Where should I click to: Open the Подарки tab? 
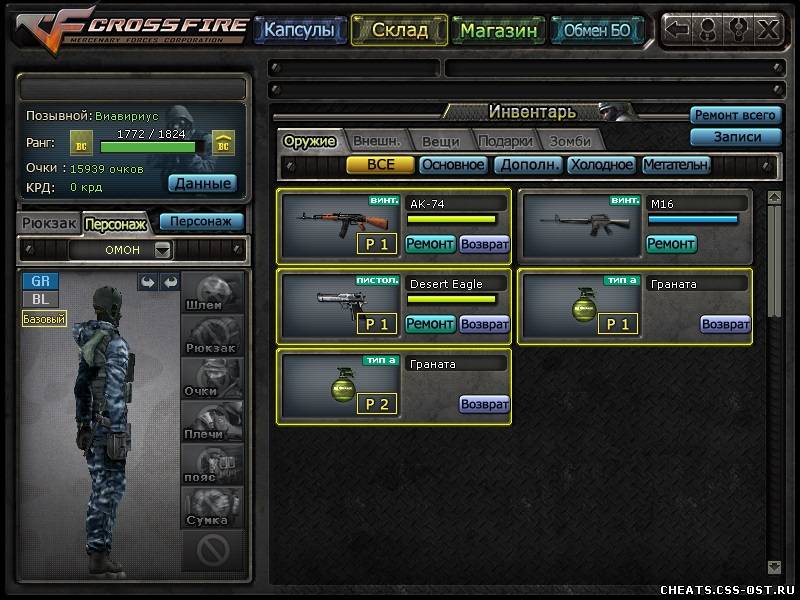click(x=505, y=141)
